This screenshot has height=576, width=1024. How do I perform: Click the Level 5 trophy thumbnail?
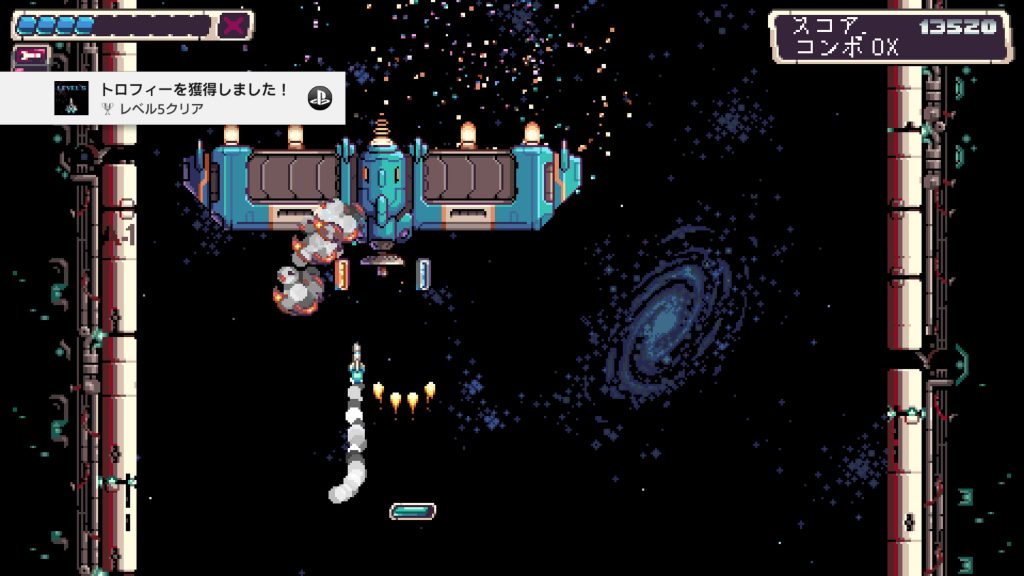[71, 98]
